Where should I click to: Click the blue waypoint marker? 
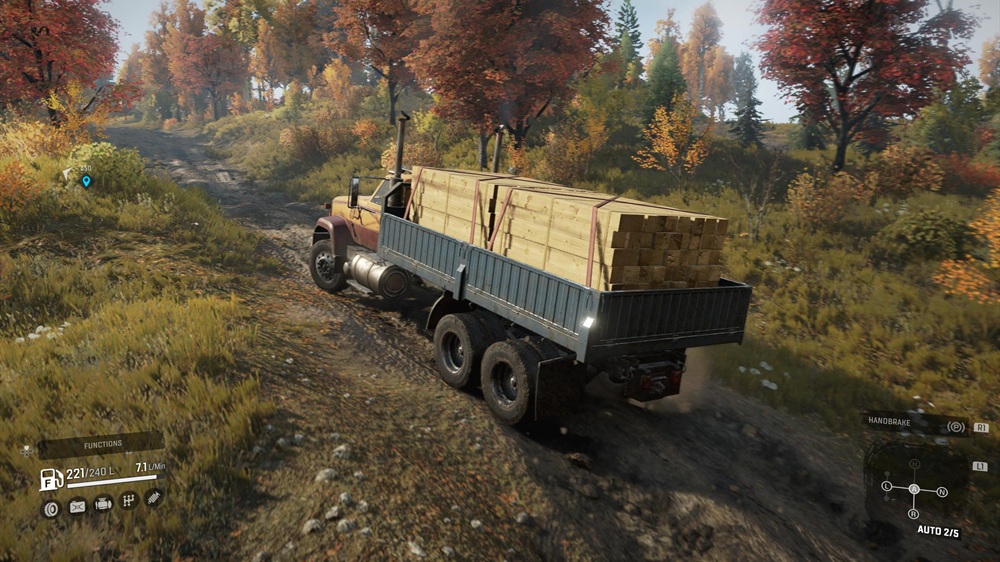86,181
